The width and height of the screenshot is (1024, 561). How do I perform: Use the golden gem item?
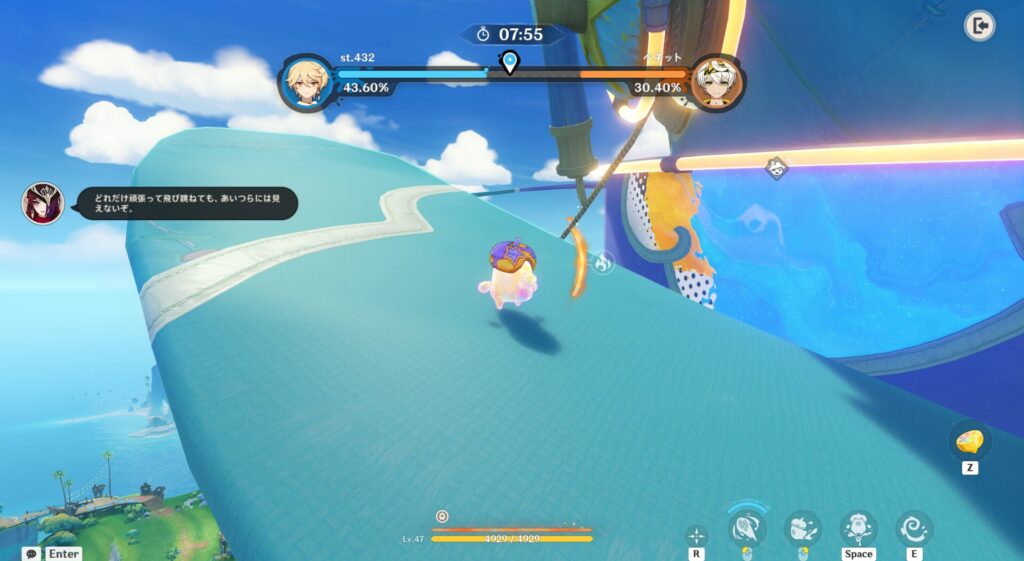(970, 441)
